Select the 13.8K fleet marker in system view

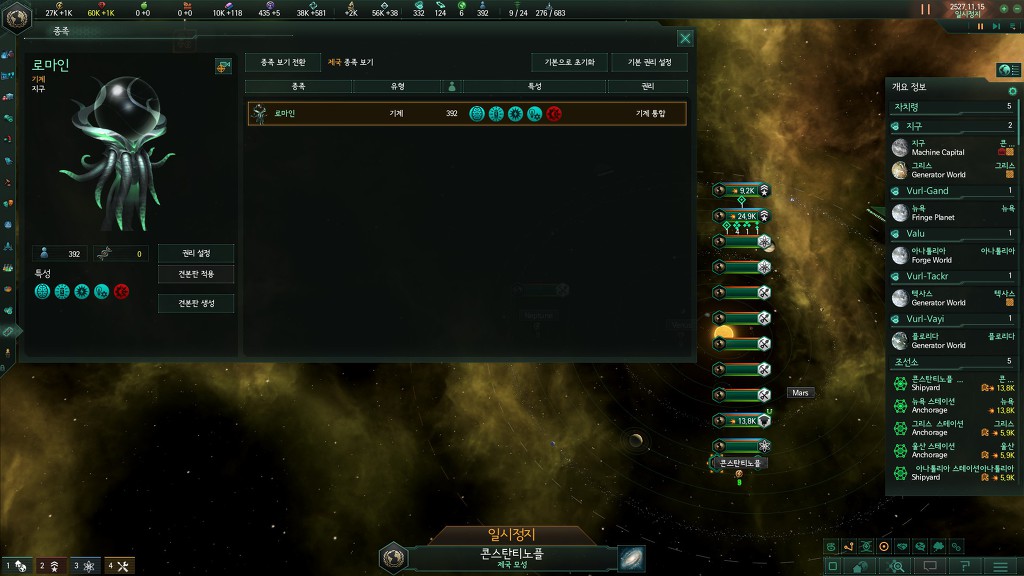742,421
